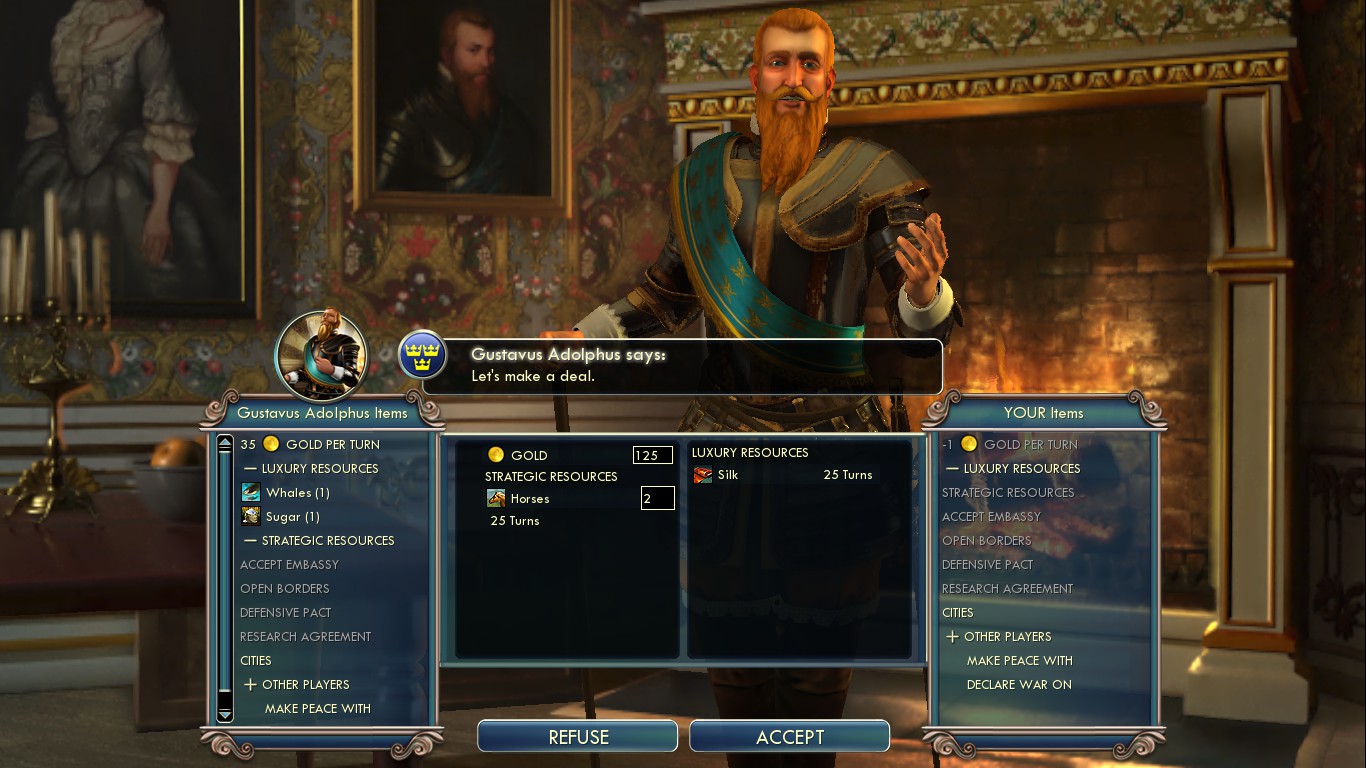
Task: Expand your Other Players section
Action: [x=1006, y=636]
